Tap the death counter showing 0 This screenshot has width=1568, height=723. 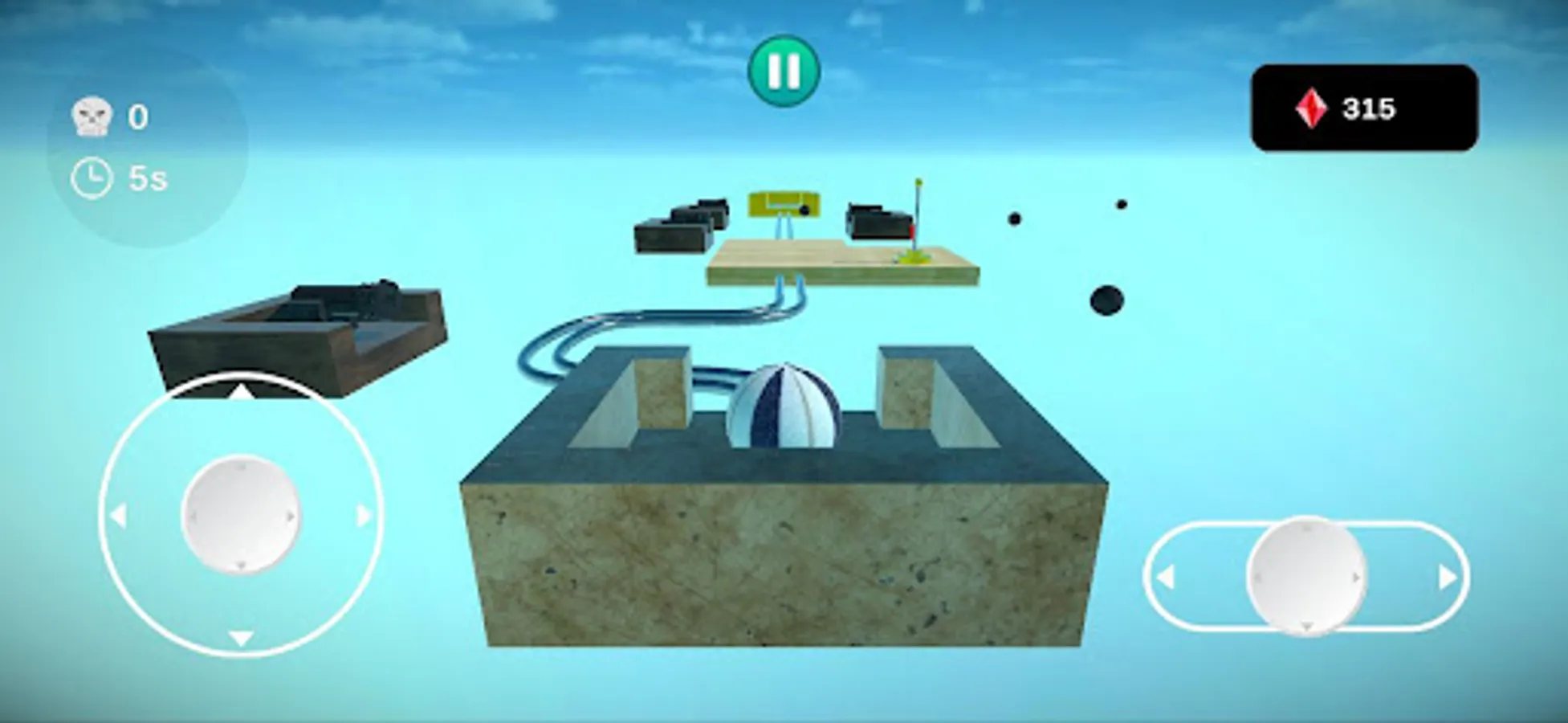tap(138, 115)
